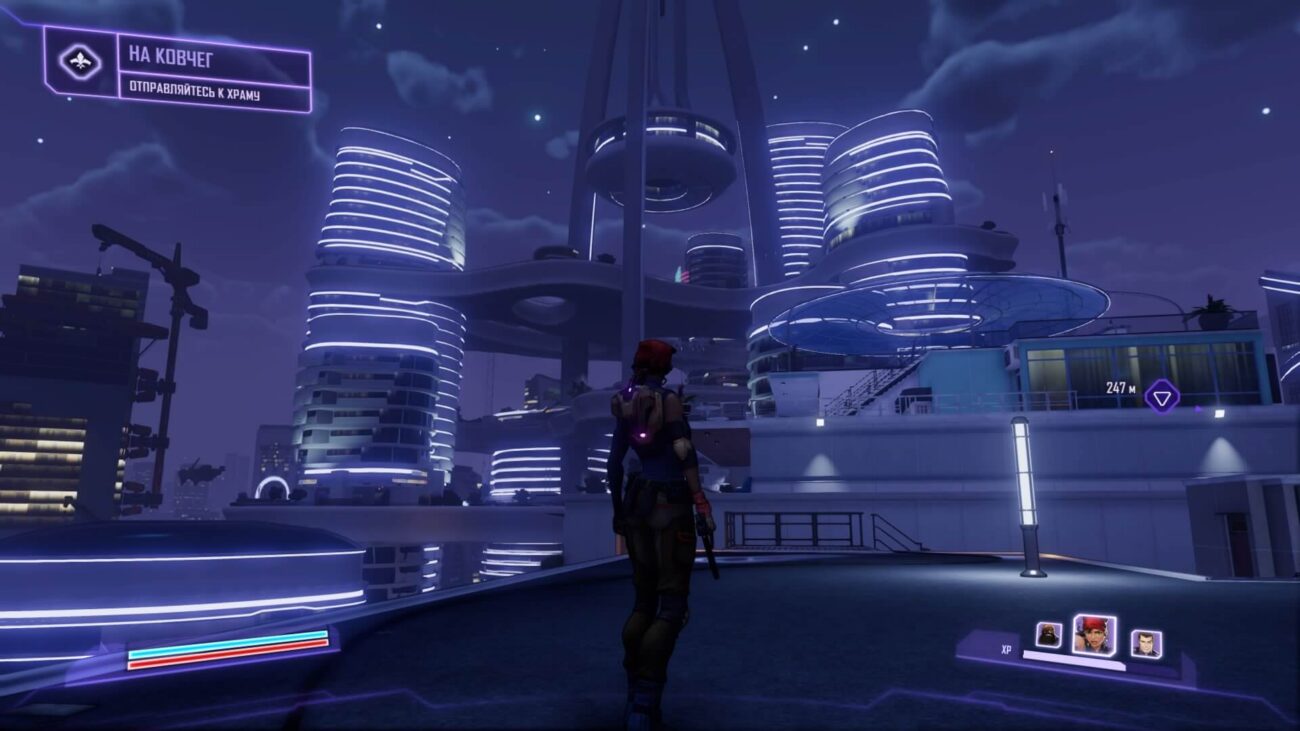Click the XP label near the portraits
Viewport: 1300px width, 731px height.
point(1006,649)
